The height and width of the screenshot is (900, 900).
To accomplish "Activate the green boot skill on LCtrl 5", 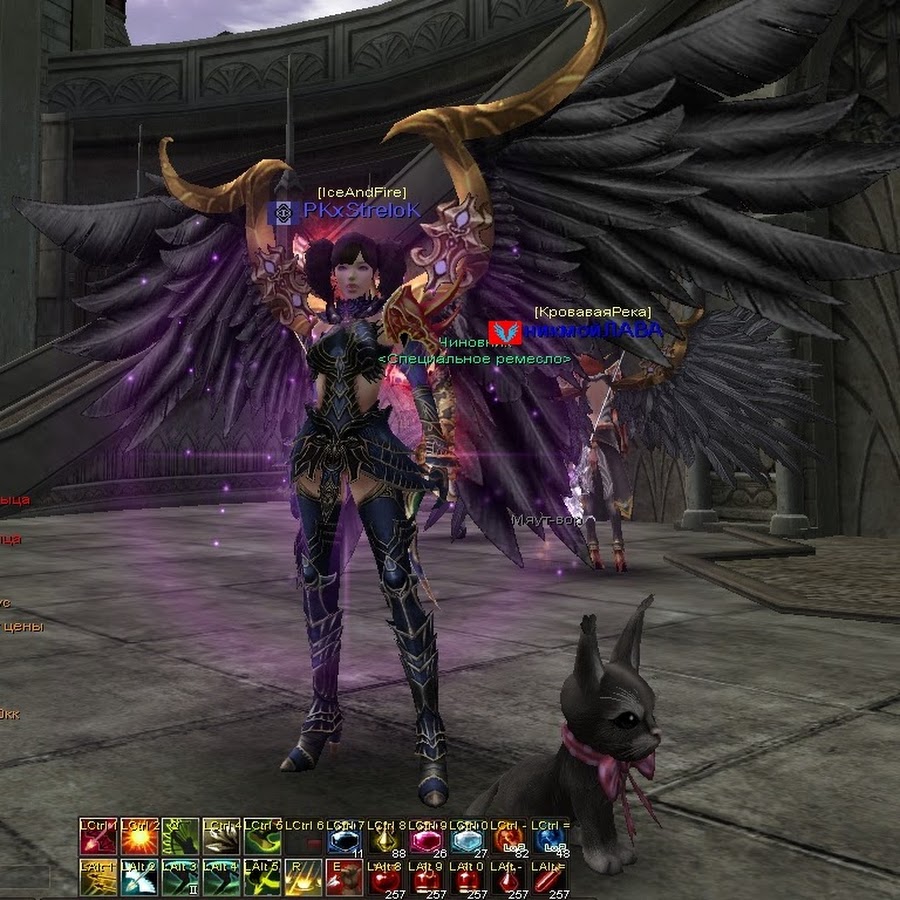I will coord(263,838).
